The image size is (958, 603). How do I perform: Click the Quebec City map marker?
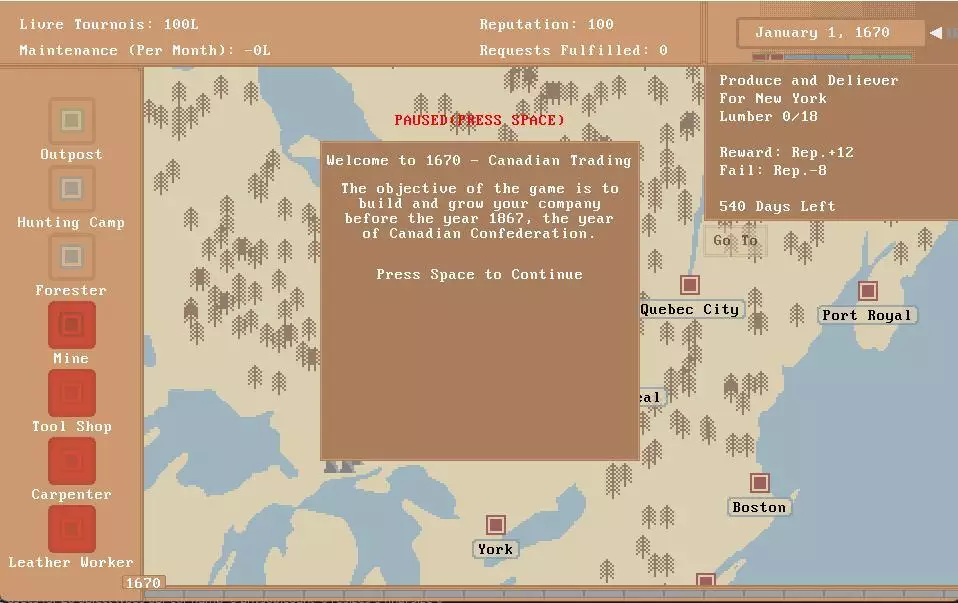point(689,285)
